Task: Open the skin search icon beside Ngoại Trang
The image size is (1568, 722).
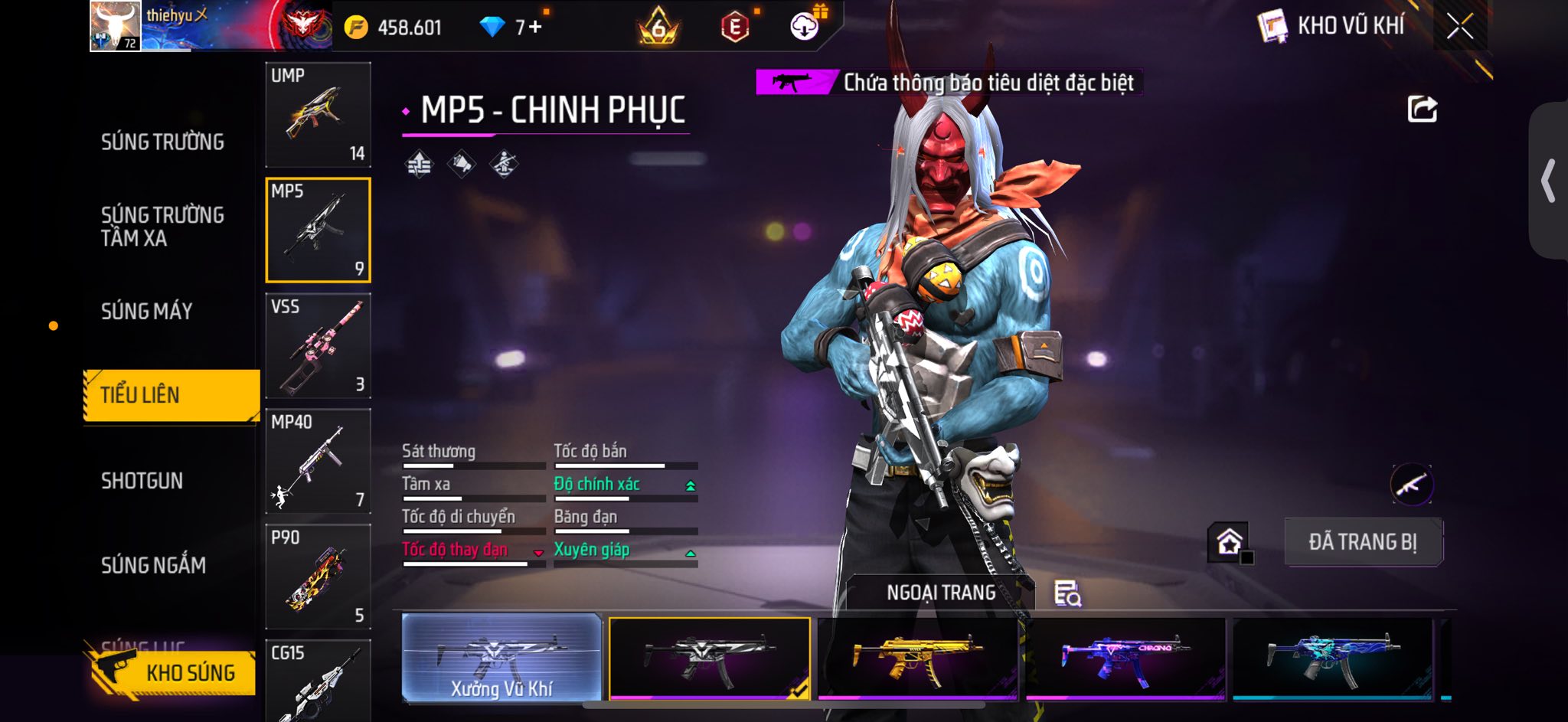Action: [x=1067, y=593]
